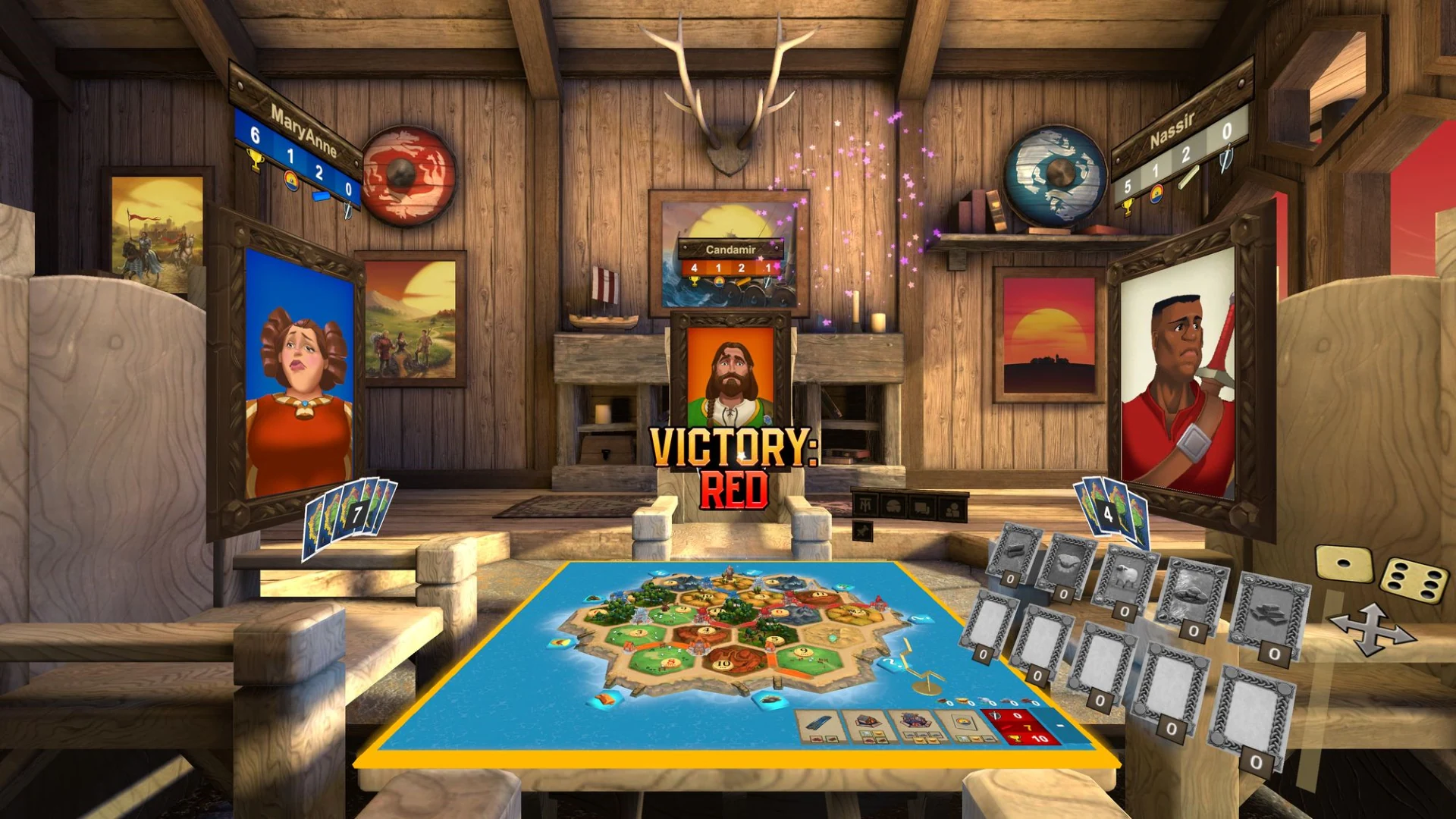Screen dimensions: 1456x819
Task: Select the settlement build cost tile
Action: [870, 725]
